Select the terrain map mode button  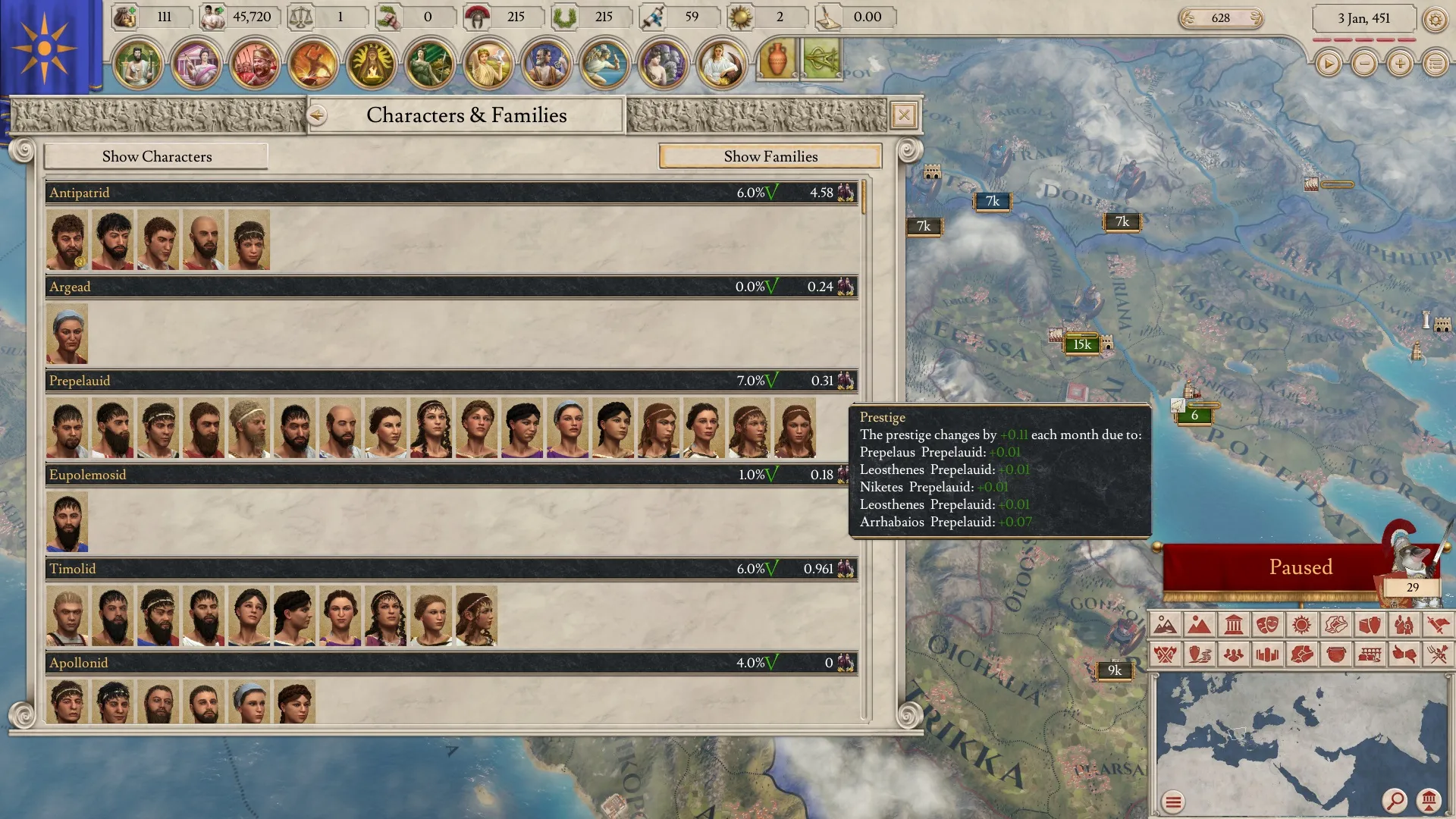[x=1165, y=625]
